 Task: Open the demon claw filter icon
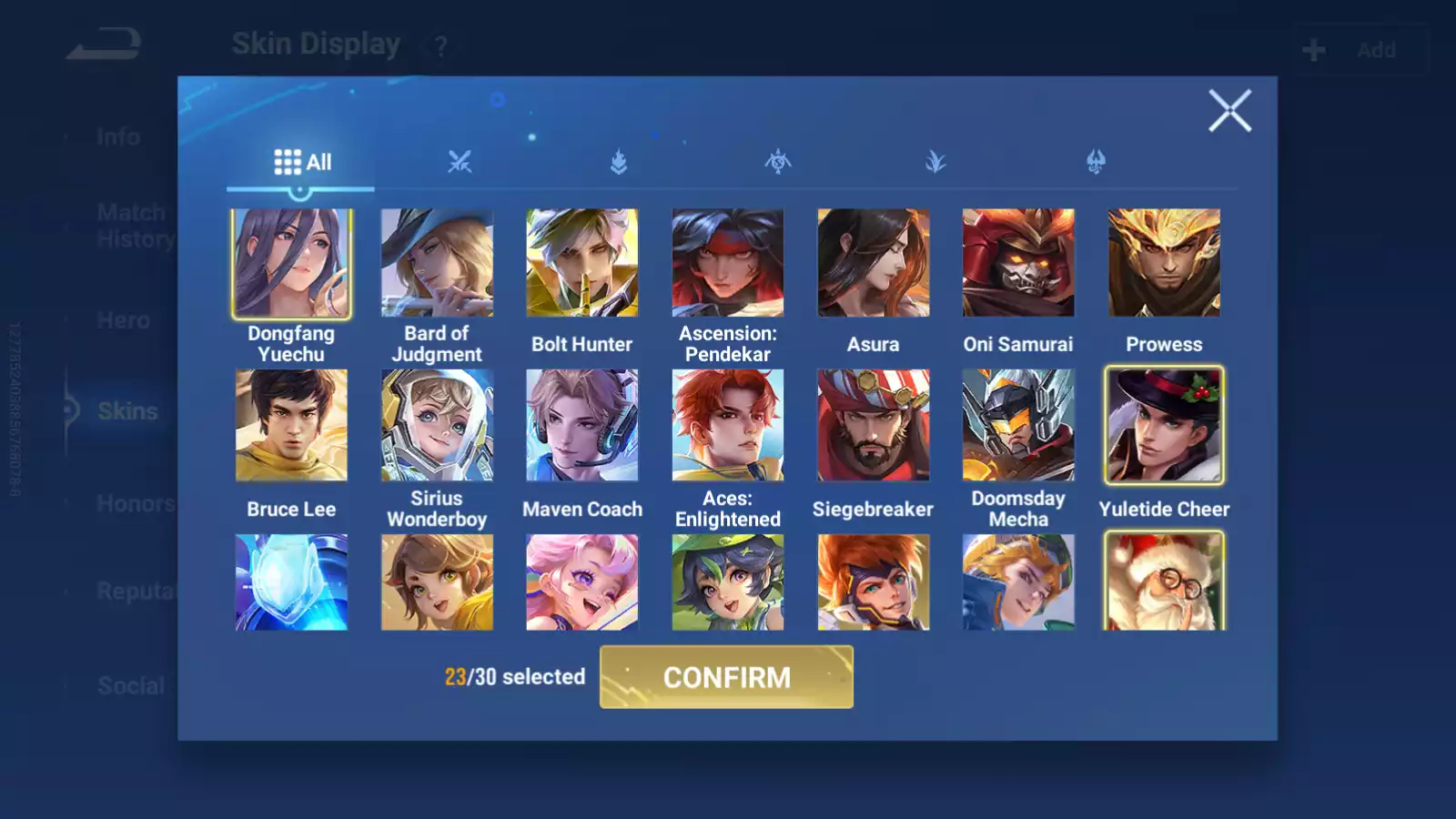pos(1095,164)
